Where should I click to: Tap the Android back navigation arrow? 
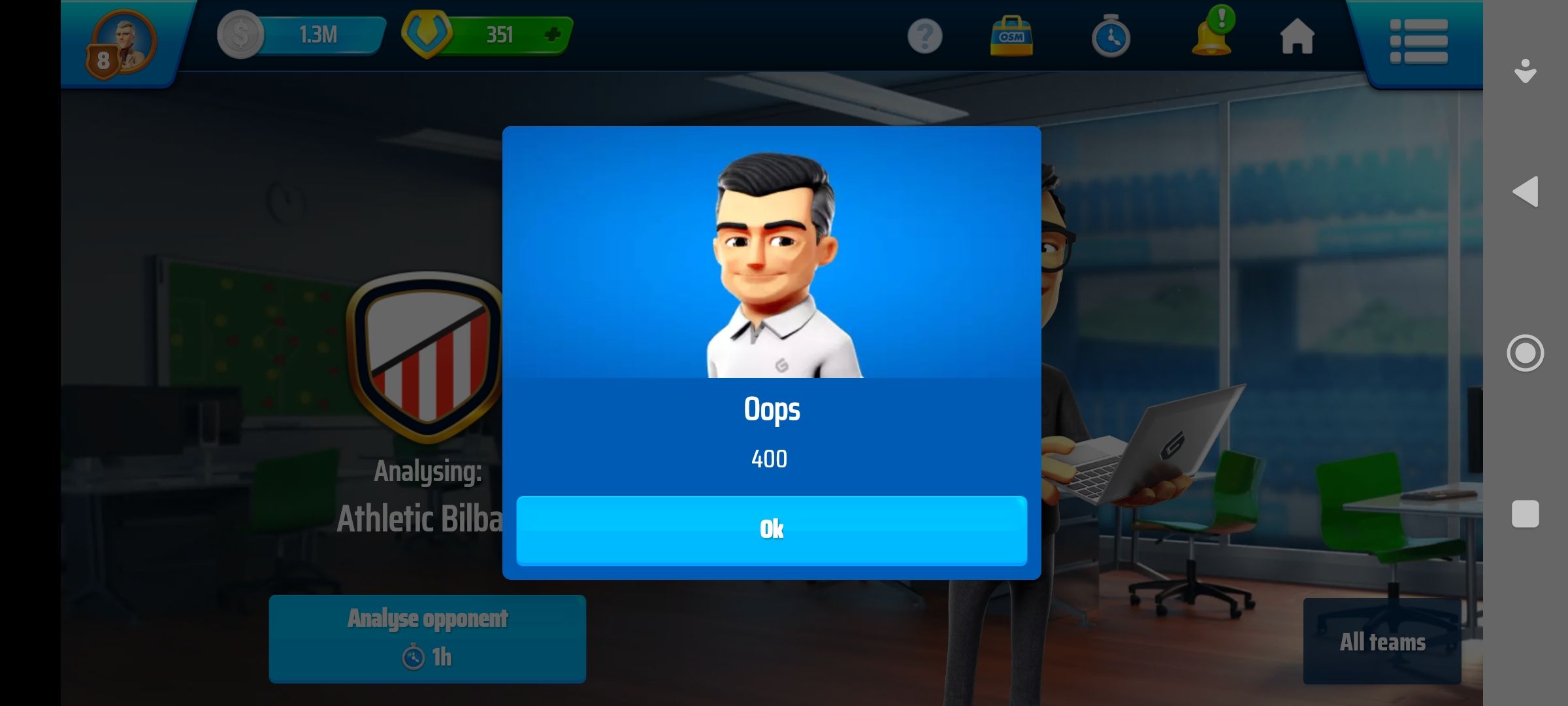(1526, 192)
